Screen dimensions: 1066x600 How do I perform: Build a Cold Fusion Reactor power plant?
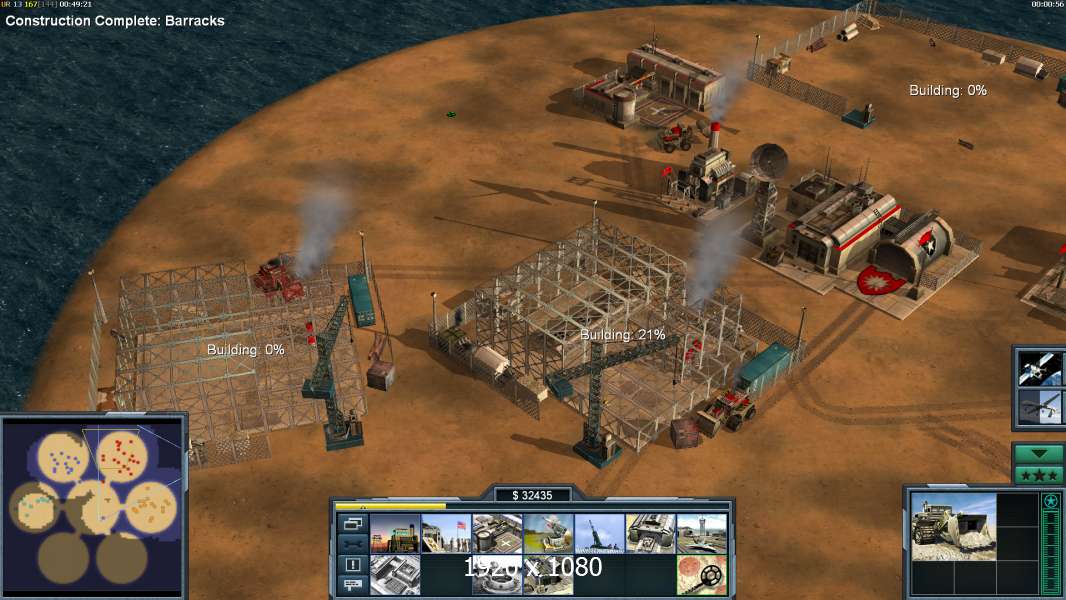[x=395, y=534]
